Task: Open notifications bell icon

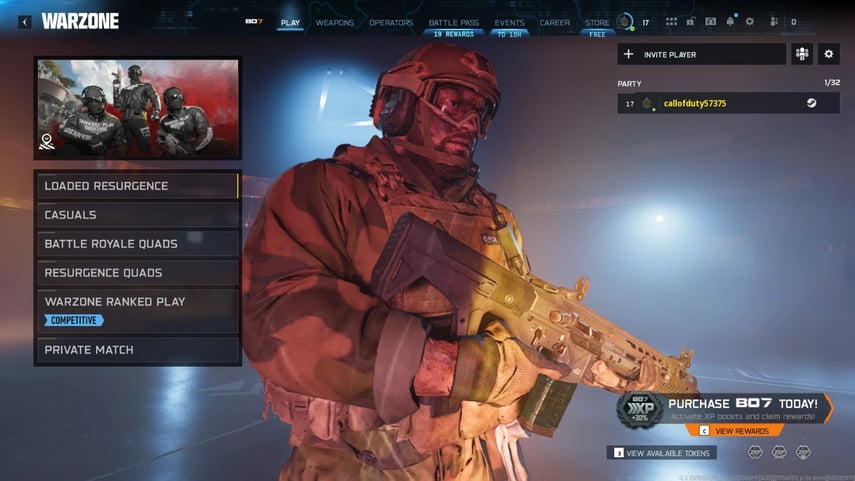Action: pos(730,21)
